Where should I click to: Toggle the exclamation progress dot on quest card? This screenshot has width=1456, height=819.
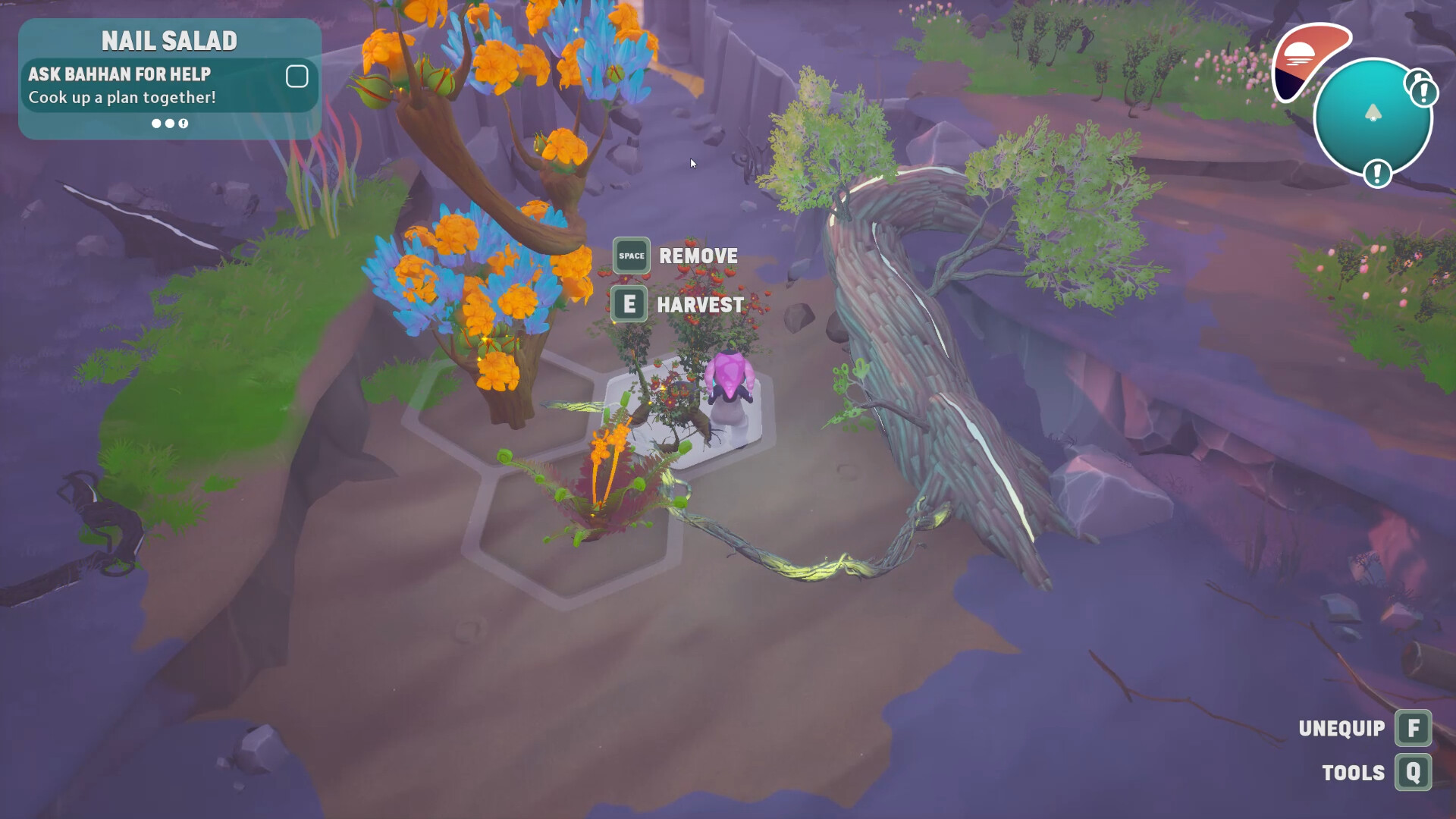183,124
